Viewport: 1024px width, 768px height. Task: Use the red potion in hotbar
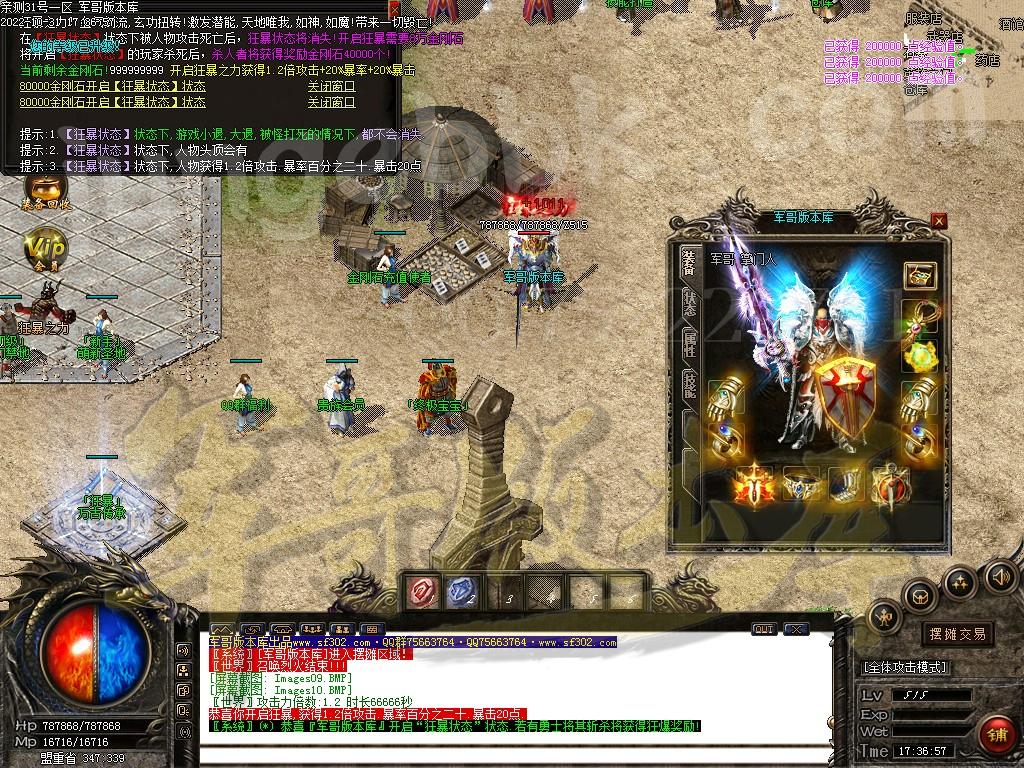pyautogui.click(x=423, y=592)
